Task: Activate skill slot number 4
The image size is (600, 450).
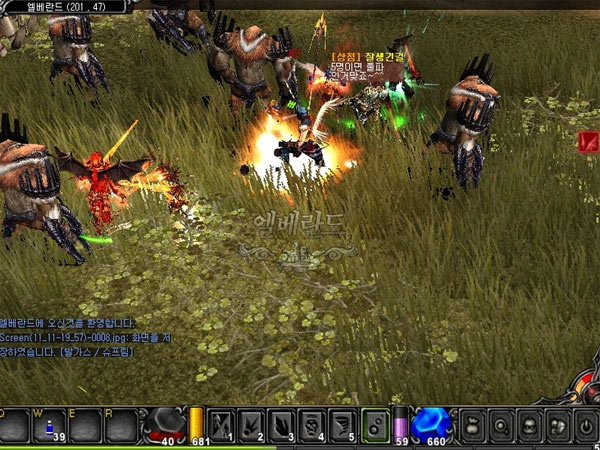Action: pos(312,424)
